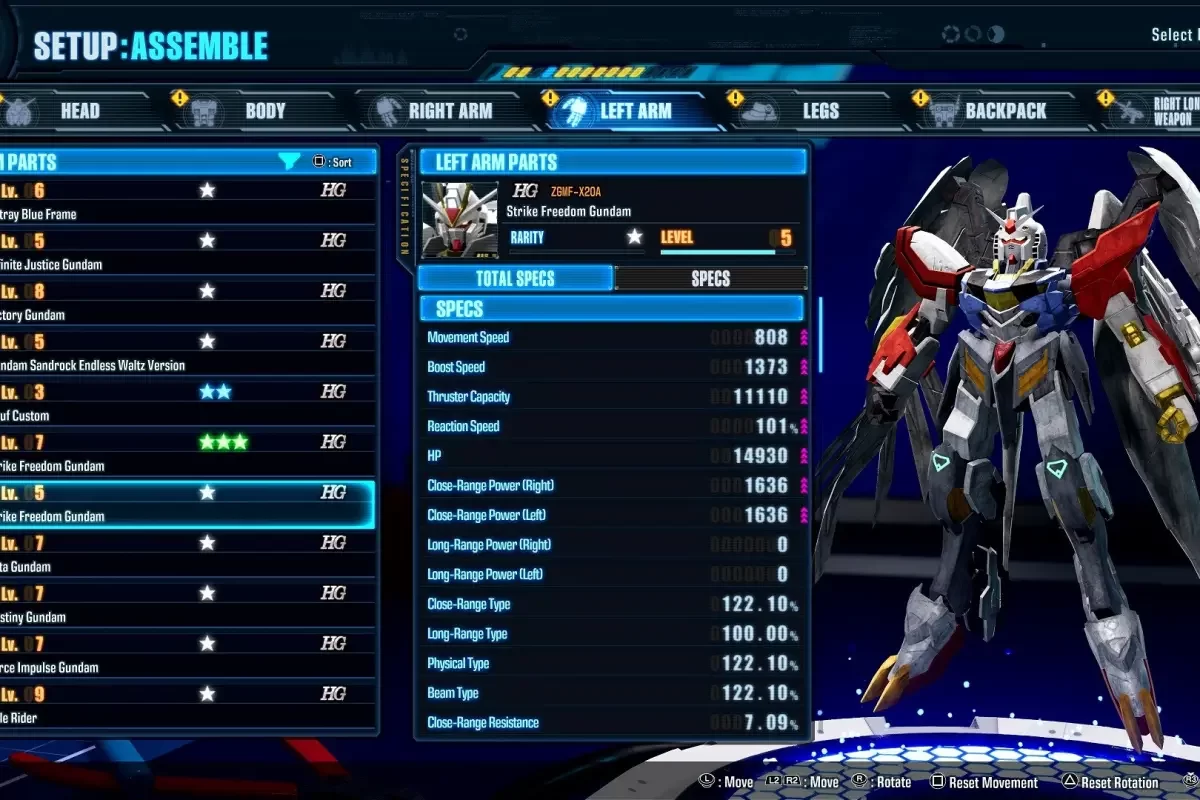
Task: Choose the LEFT ARM tab
Action: [x=634, y=111]
